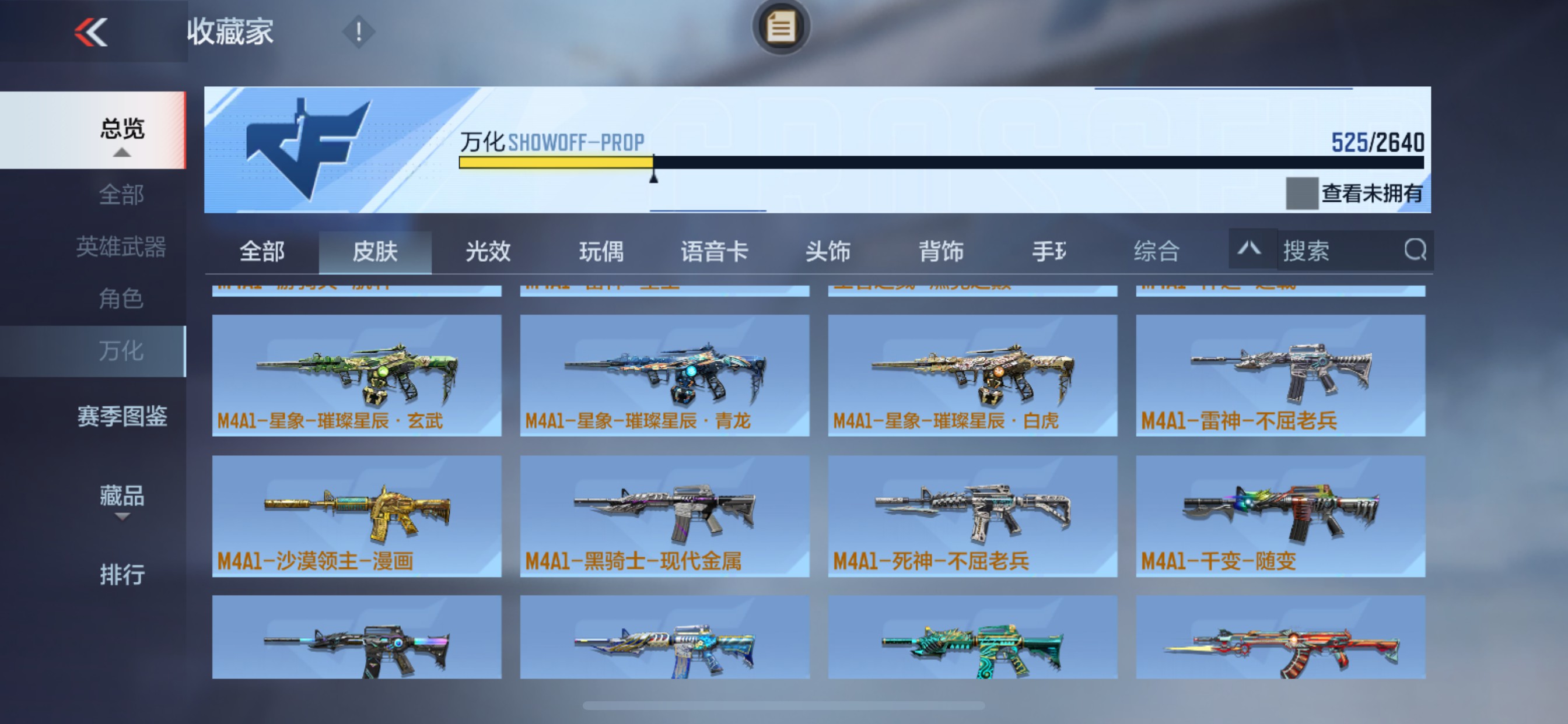The image size is (1568, 724).
Task: Collapse the 总览 section via its arrow
Action: point(122,154)
